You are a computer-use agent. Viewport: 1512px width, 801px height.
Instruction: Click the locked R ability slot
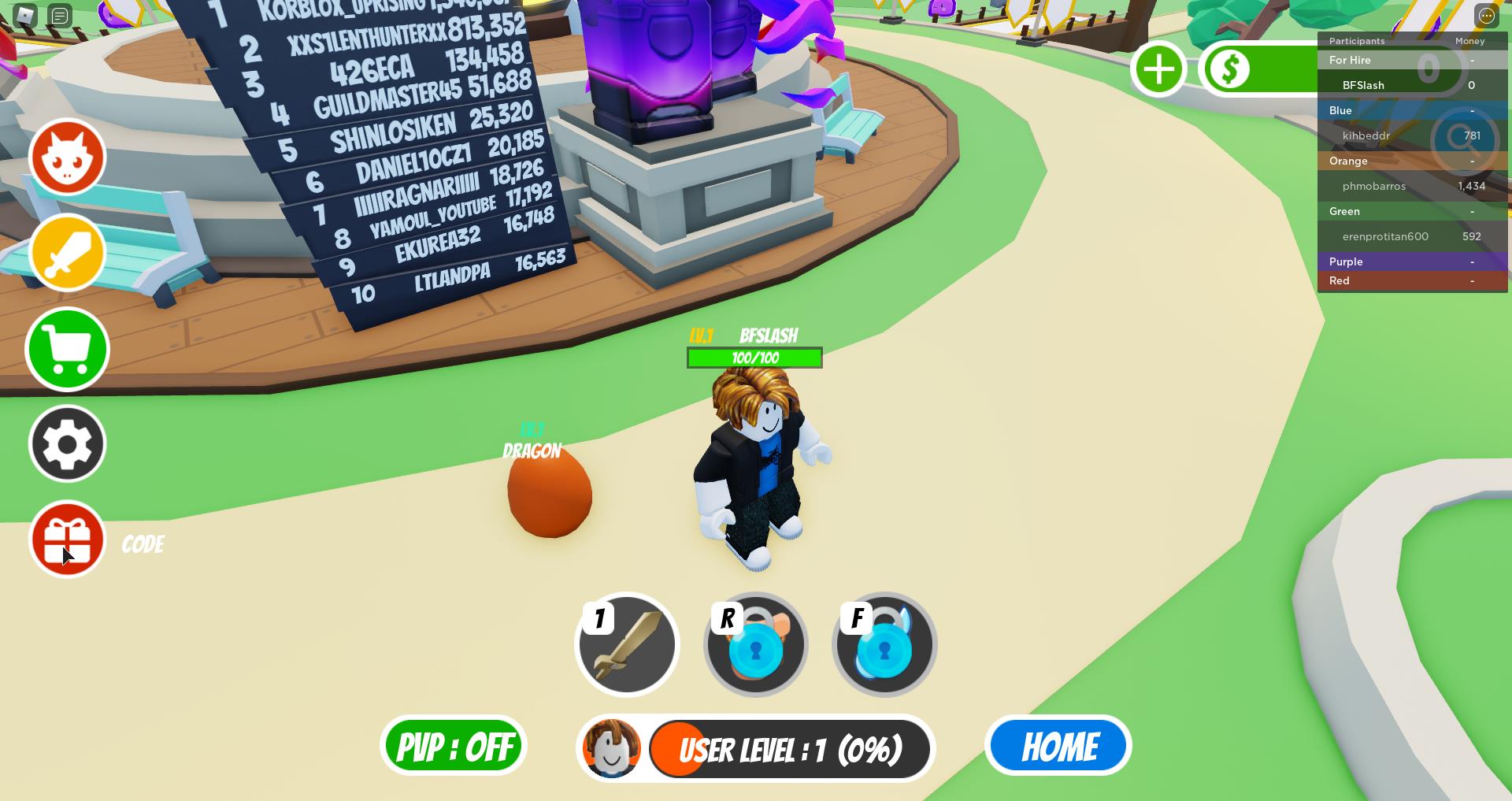[755, 643]
